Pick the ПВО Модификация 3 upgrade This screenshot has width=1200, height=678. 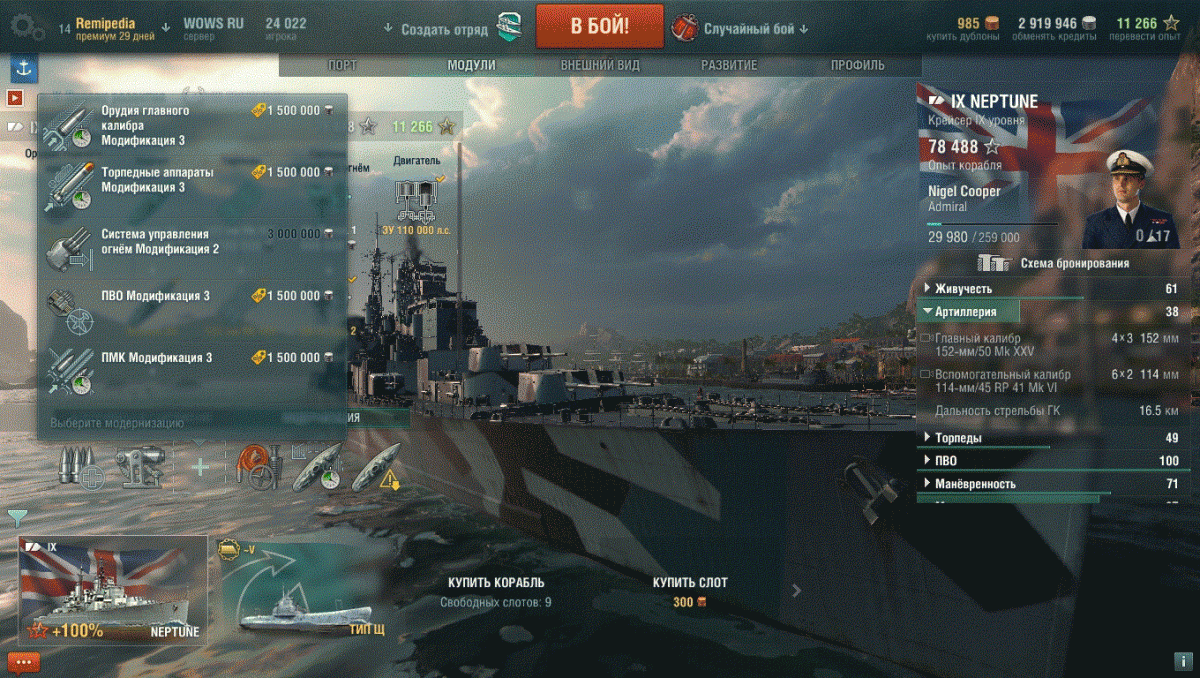(x=190, y=298)
